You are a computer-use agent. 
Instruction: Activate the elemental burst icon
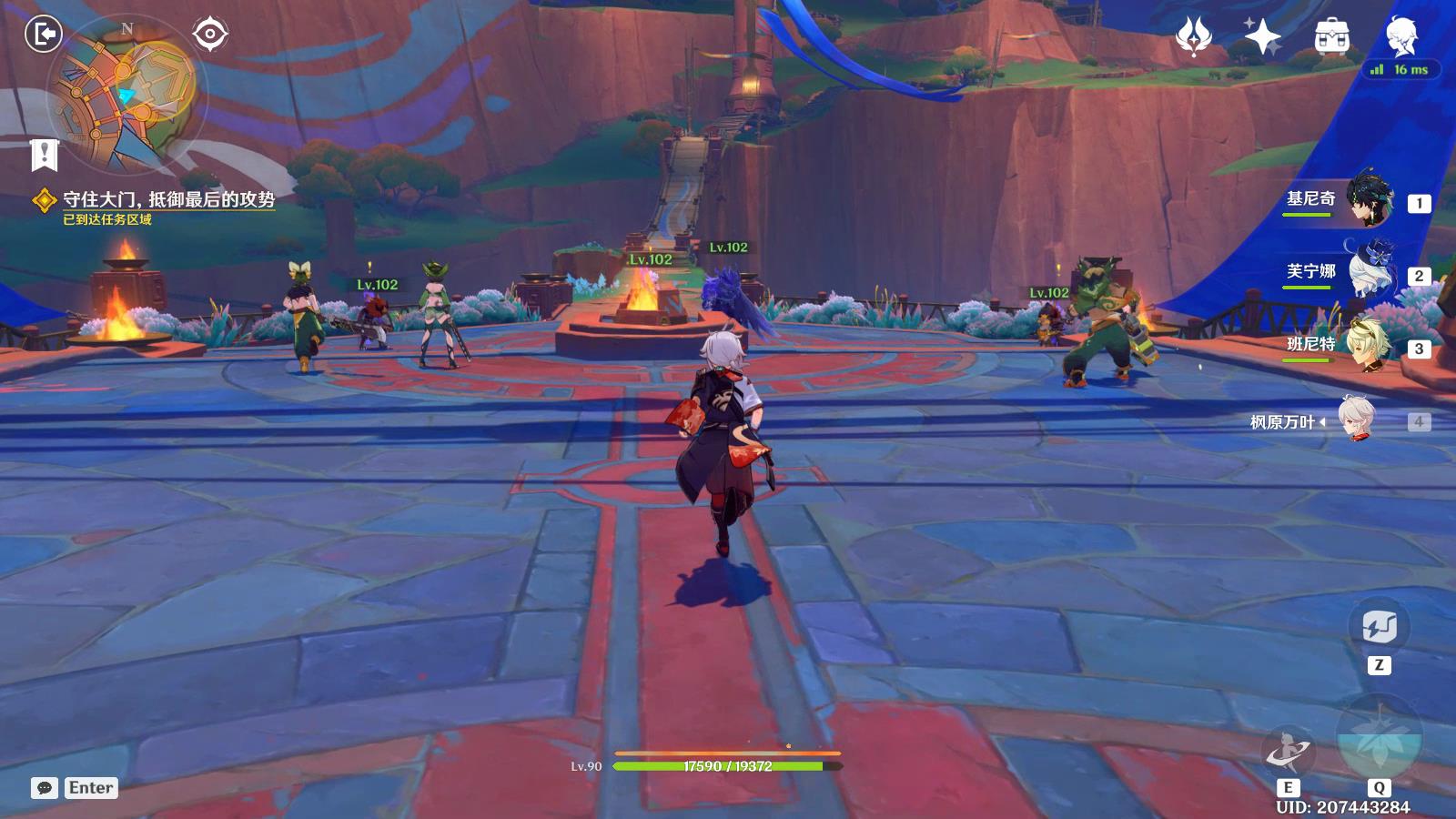click(1379, 739)
